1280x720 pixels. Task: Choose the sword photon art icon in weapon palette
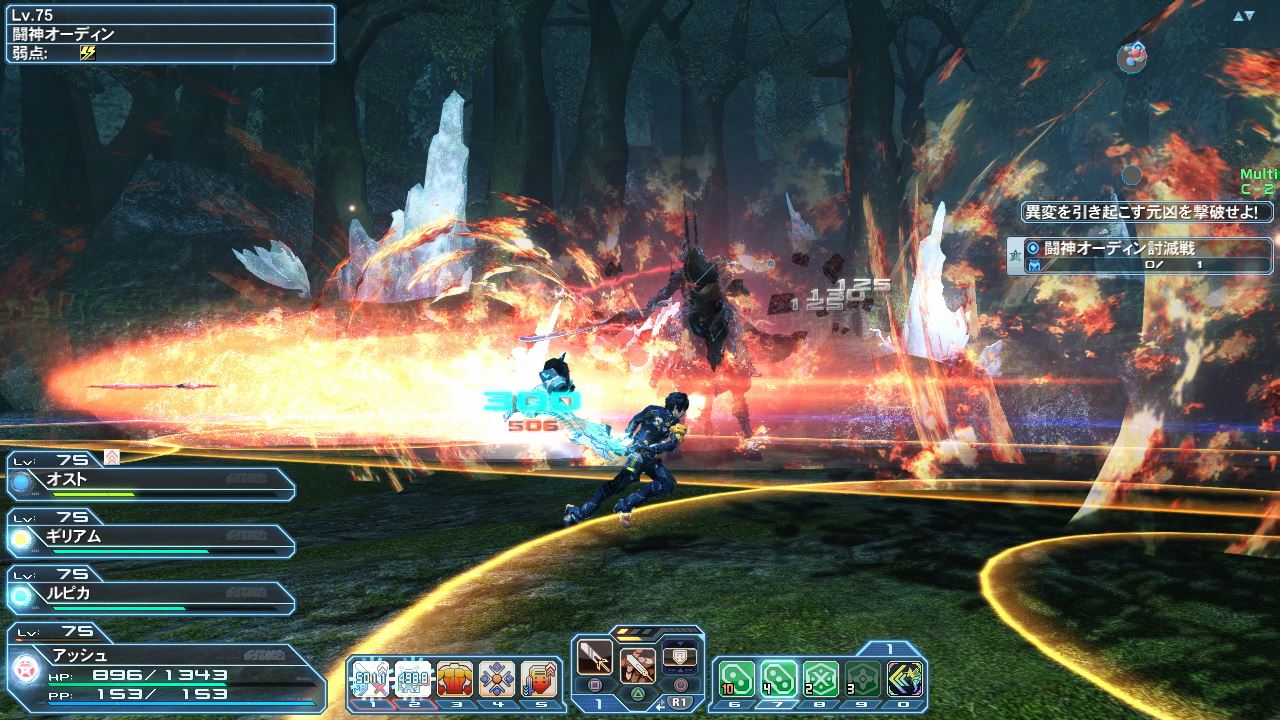pyautogui.click(x=637, y=664)
